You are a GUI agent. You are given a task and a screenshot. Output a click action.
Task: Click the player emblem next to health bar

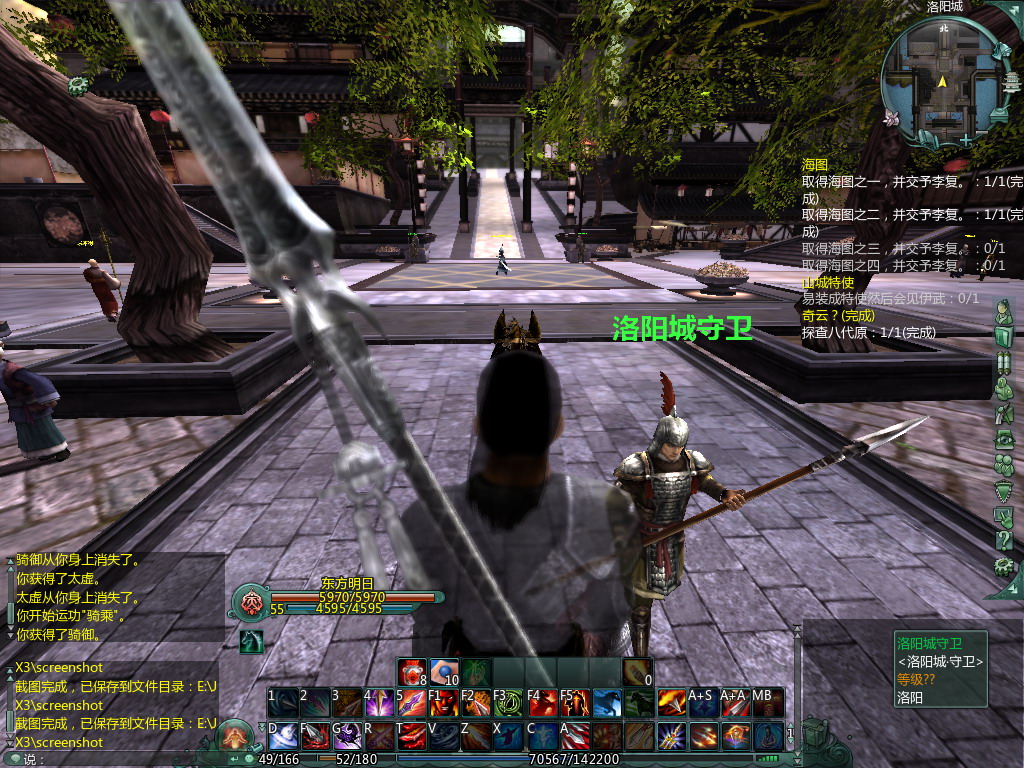tap(249, 602)
